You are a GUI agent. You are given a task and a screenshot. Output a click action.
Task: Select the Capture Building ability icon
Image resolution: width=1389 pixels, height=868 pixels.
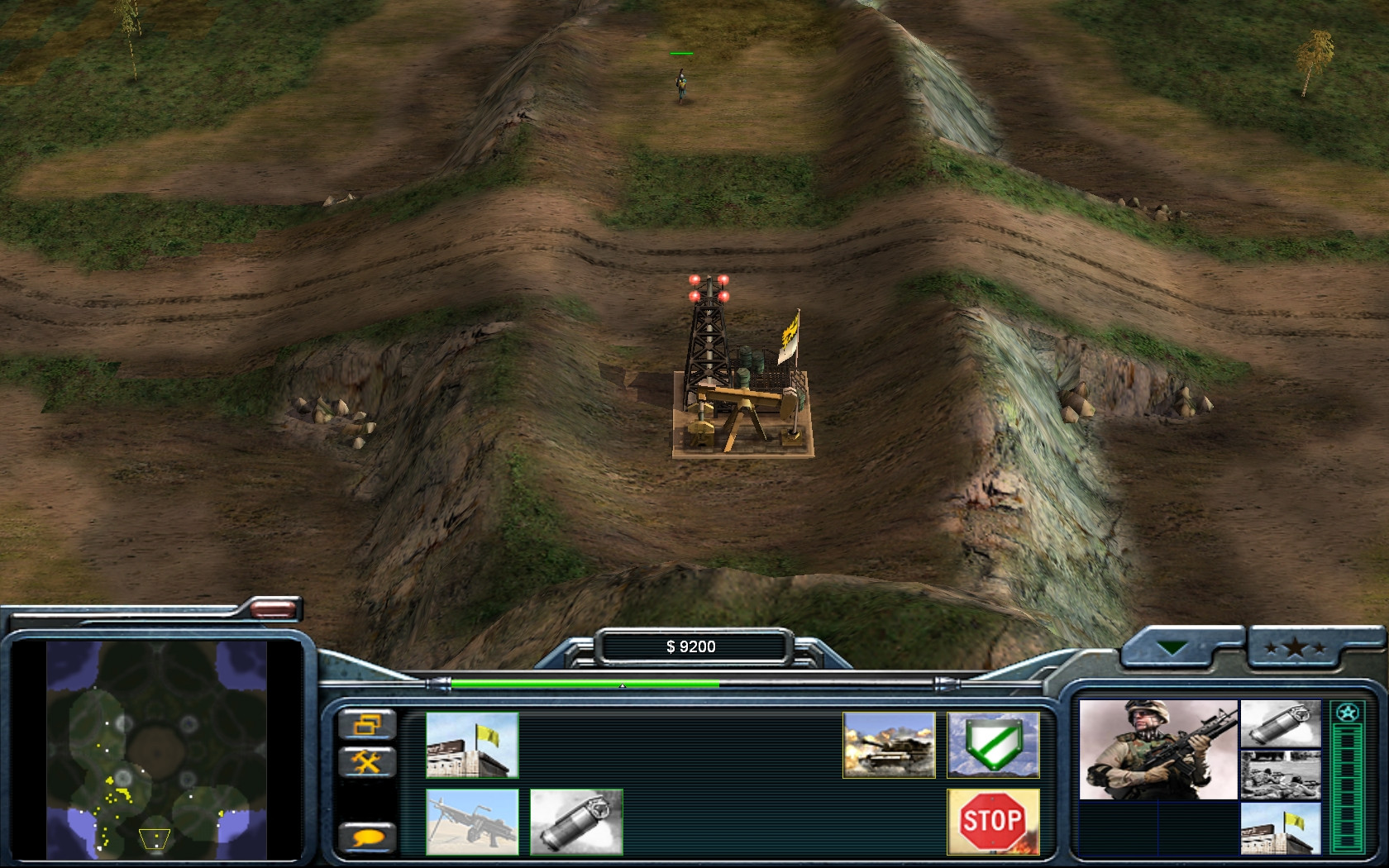pyautogui.click(x=471, y=745)
